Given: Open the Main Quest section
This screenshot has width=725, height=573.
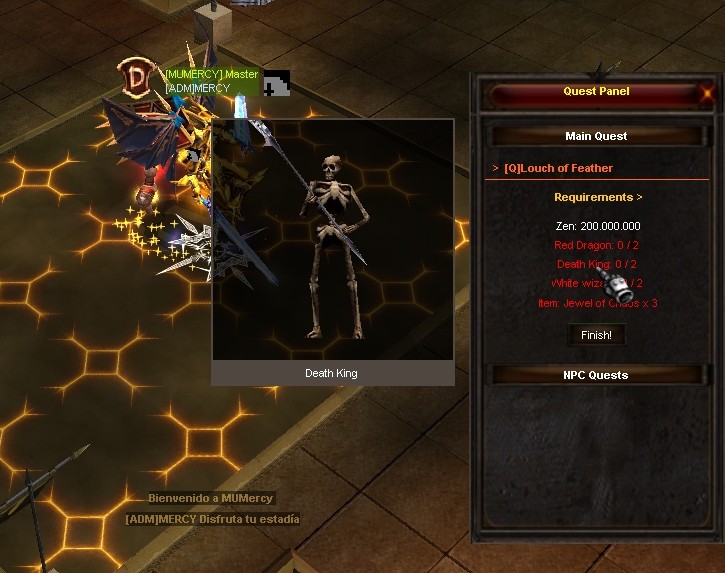Looking at the screenshot, I should [x=596, y=136].
